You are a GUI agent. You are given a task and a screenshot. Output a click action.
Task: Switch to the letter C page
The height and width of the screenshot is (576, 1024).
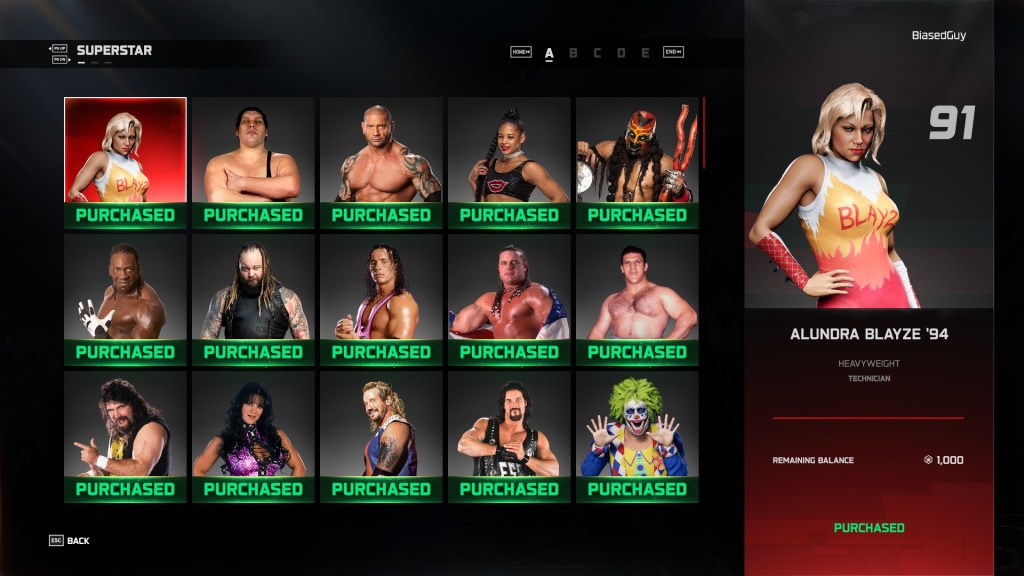pyautogui.click(x=597, y=53)
